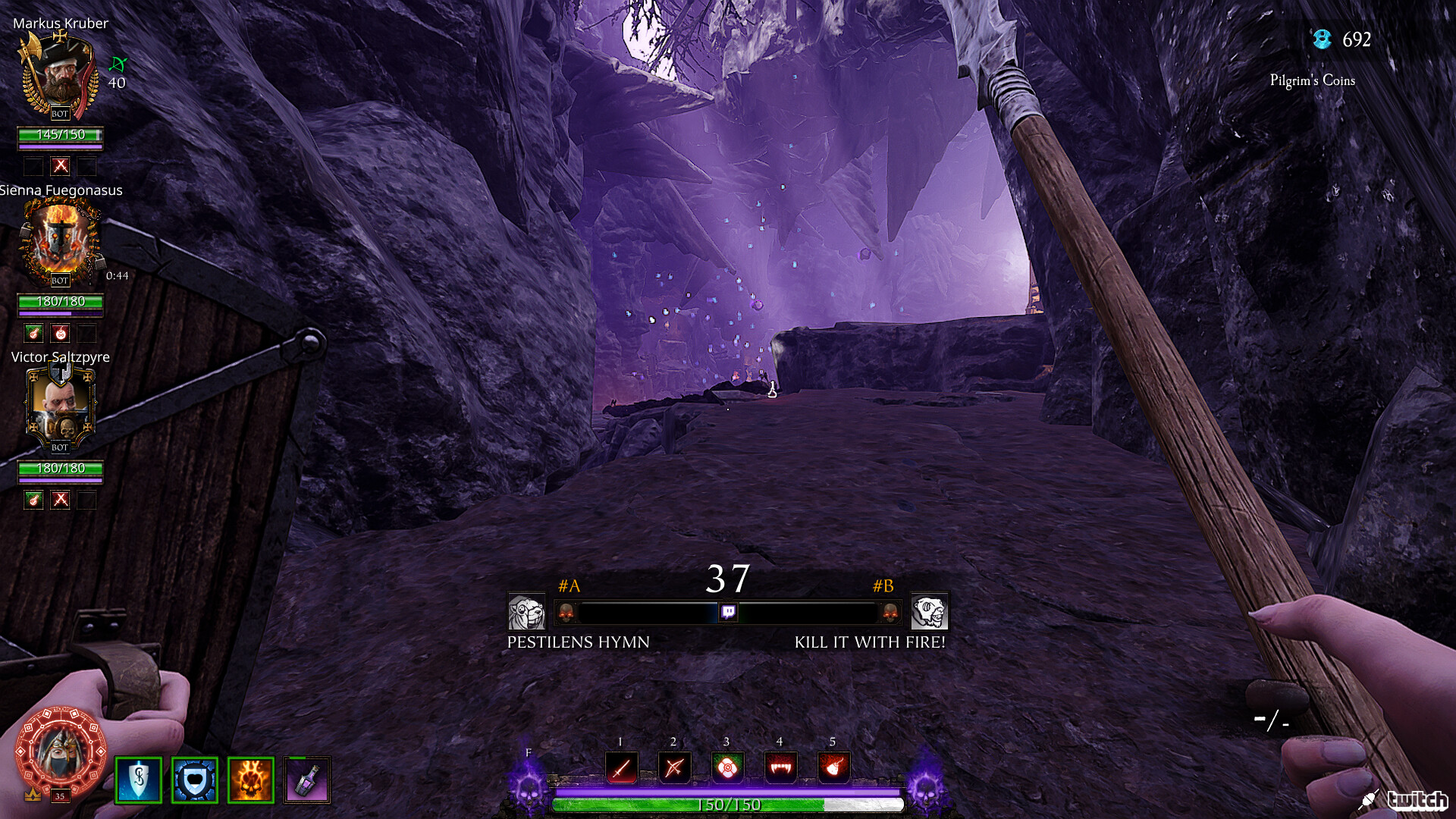
Task: Select the heart shield boon icon
Action: click(195, 780)
